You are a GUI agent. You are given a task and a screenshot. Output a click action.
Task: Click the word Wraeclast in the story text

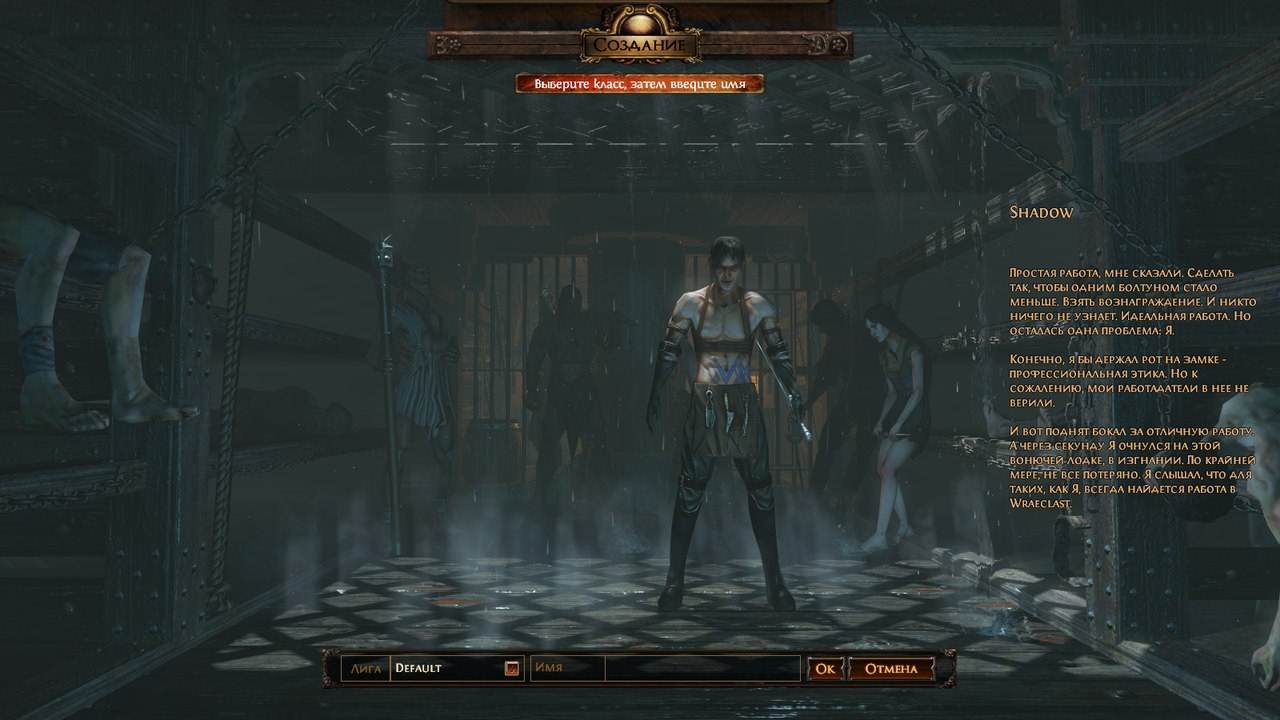1038,504
